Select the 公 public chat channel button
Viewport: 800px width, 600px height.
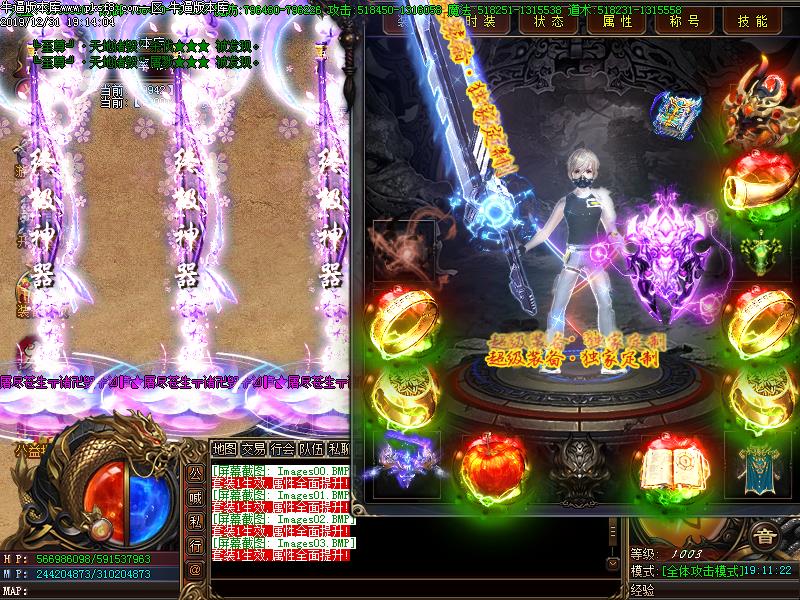(195, 473)
